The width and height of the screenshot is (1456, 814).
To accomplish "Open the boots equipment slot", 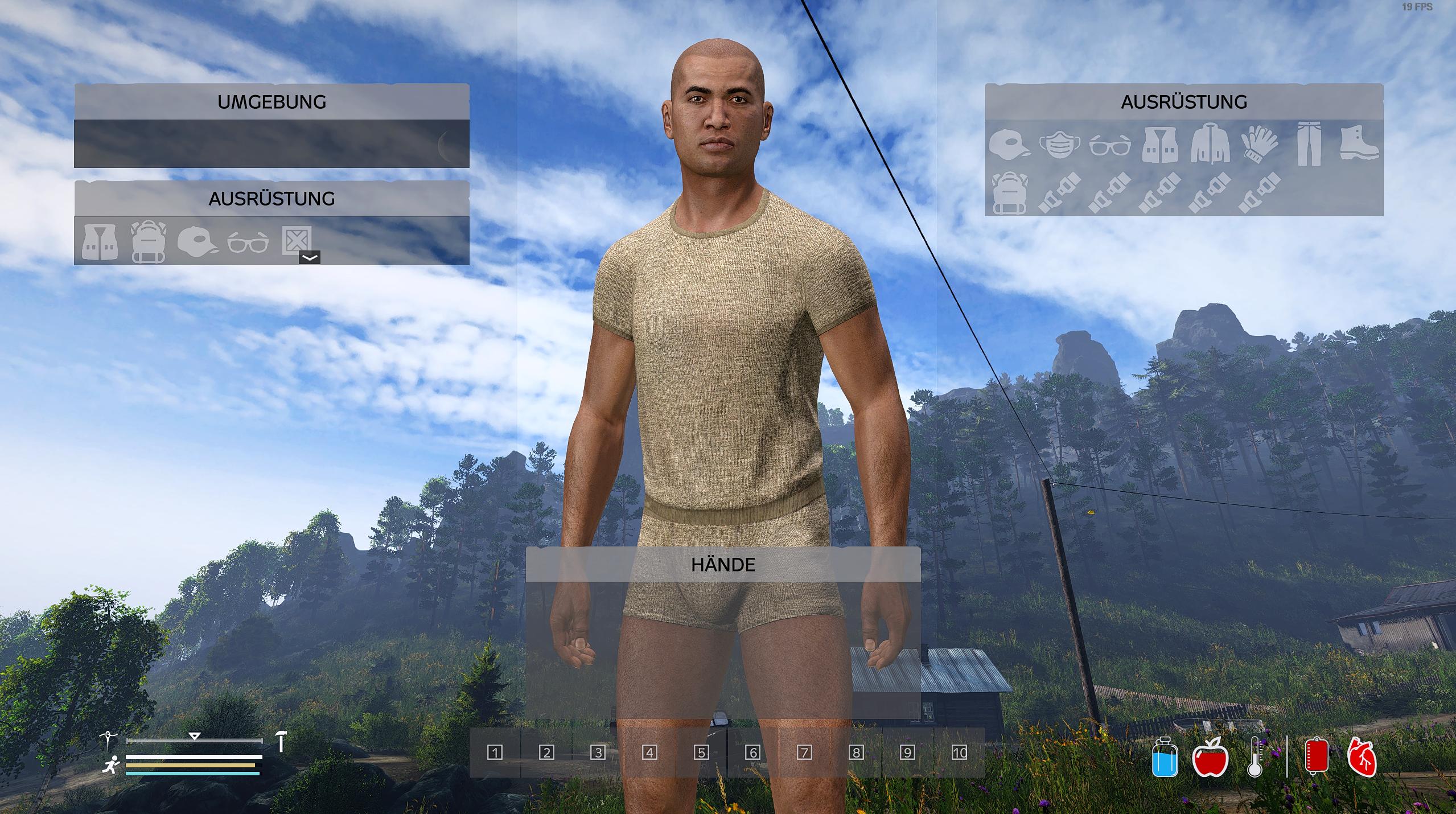I will coord(1359,145).
